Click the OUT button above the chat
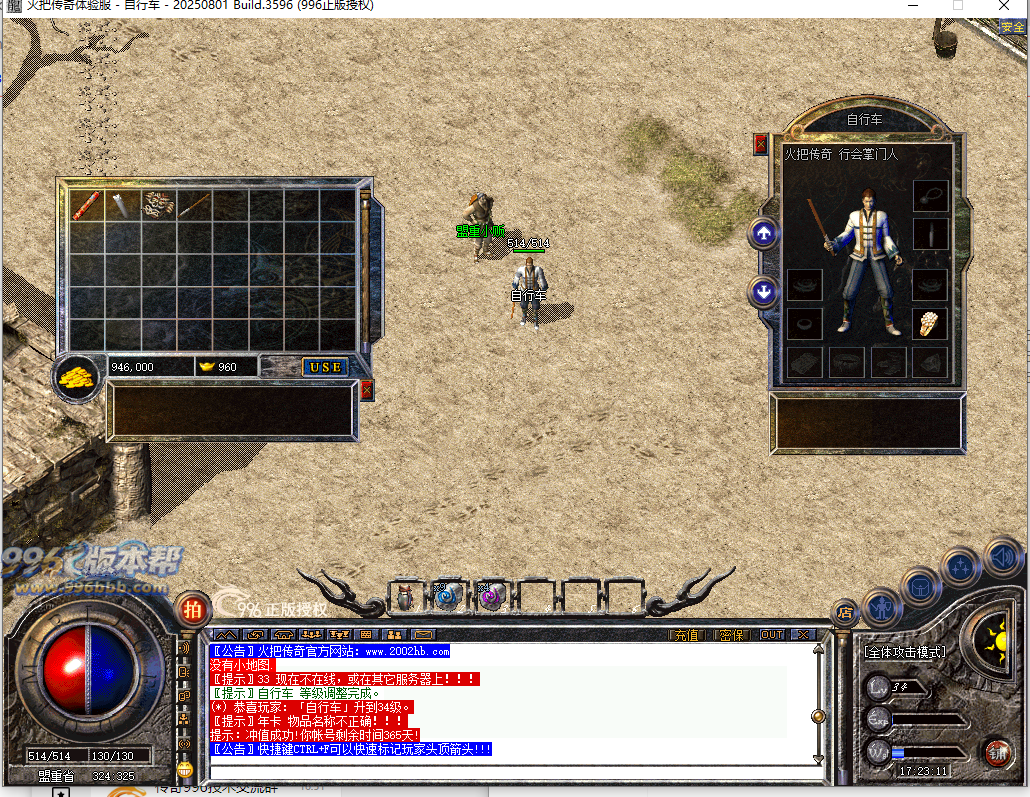The width and height of the screenshot is (1030, 797). click(771, 635)
